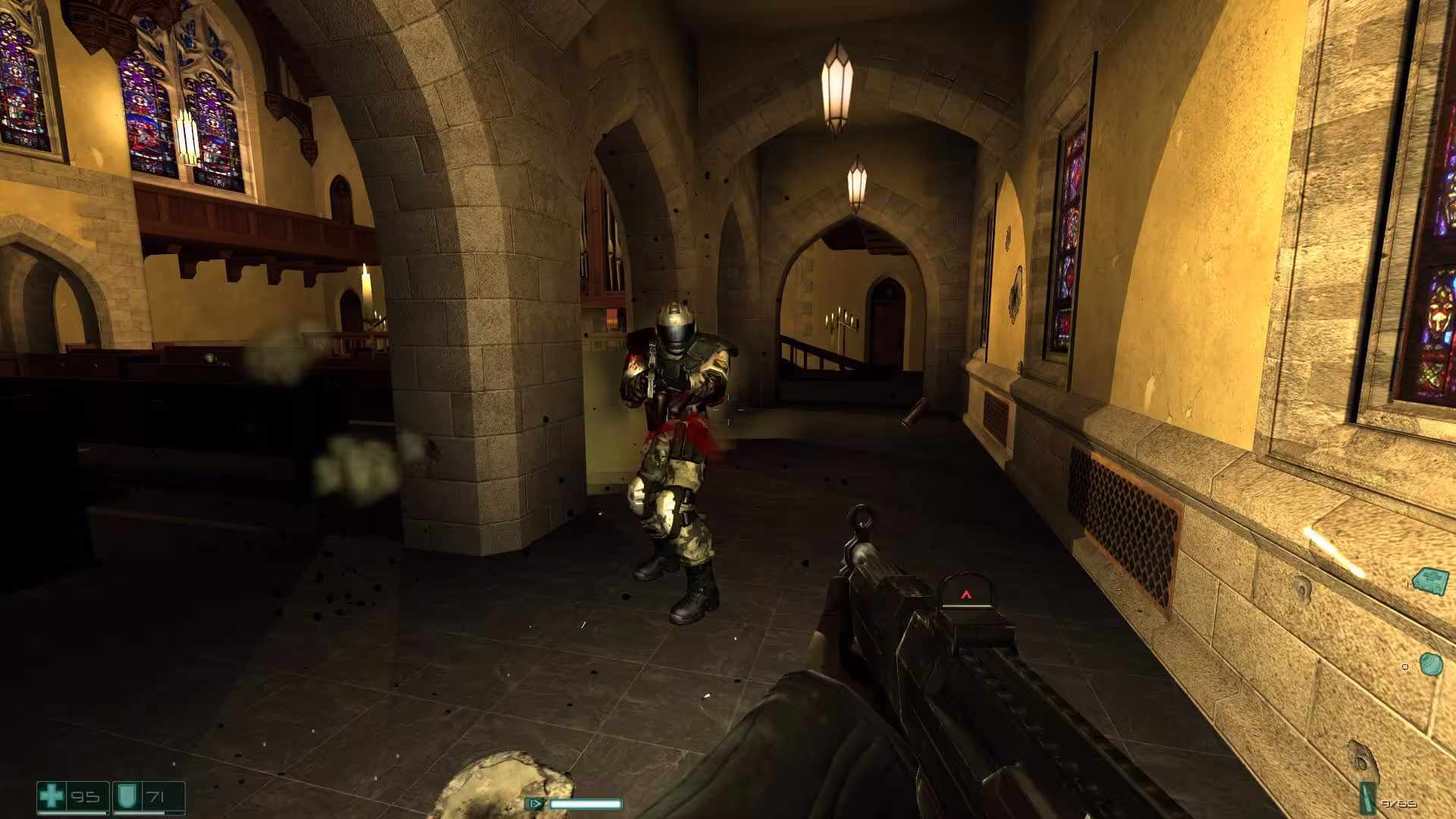
Task: Click the health cross icon
Action: 52,797
